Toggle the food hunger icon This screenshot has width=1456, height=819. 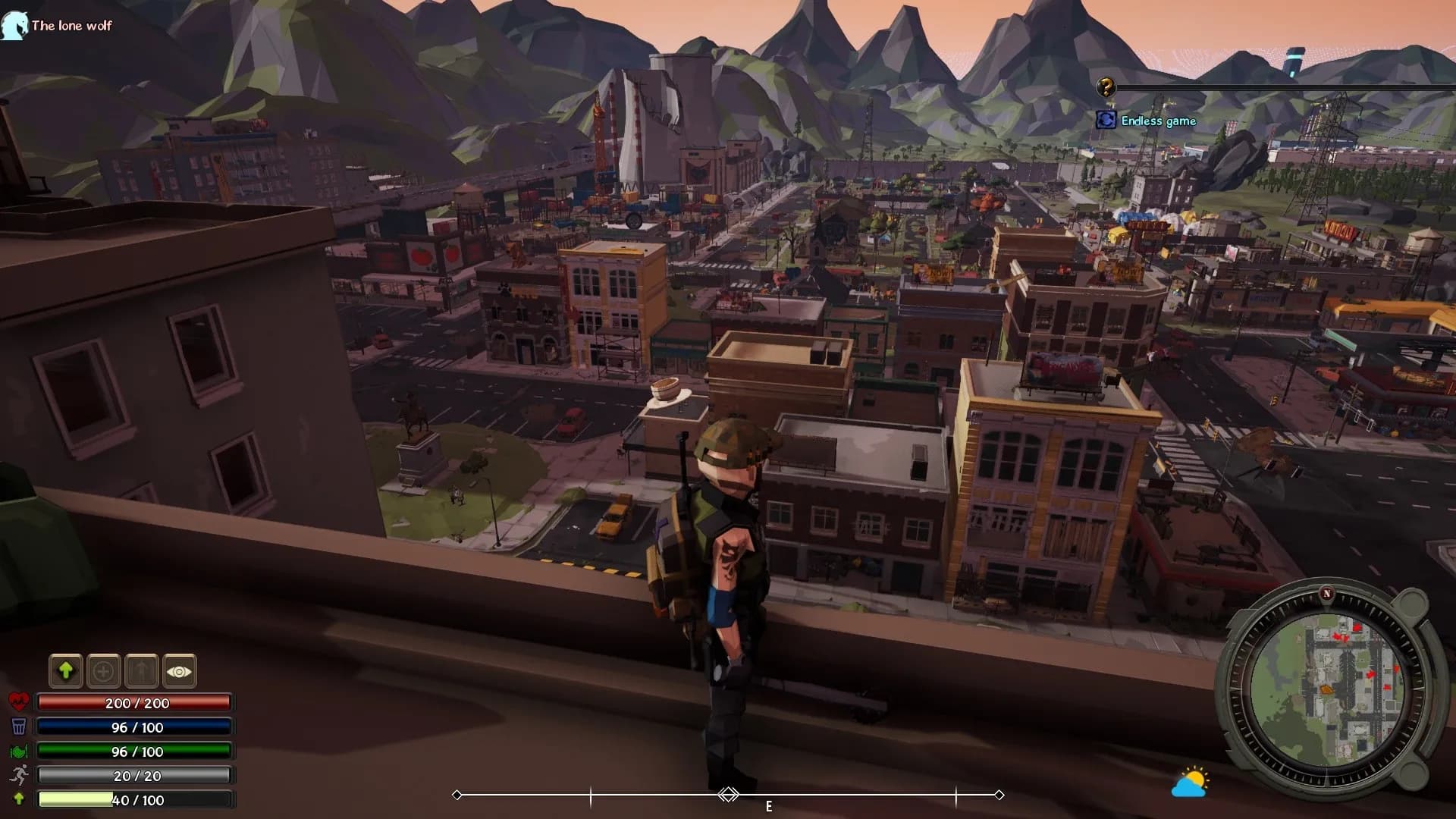click(x=19, y=751)
